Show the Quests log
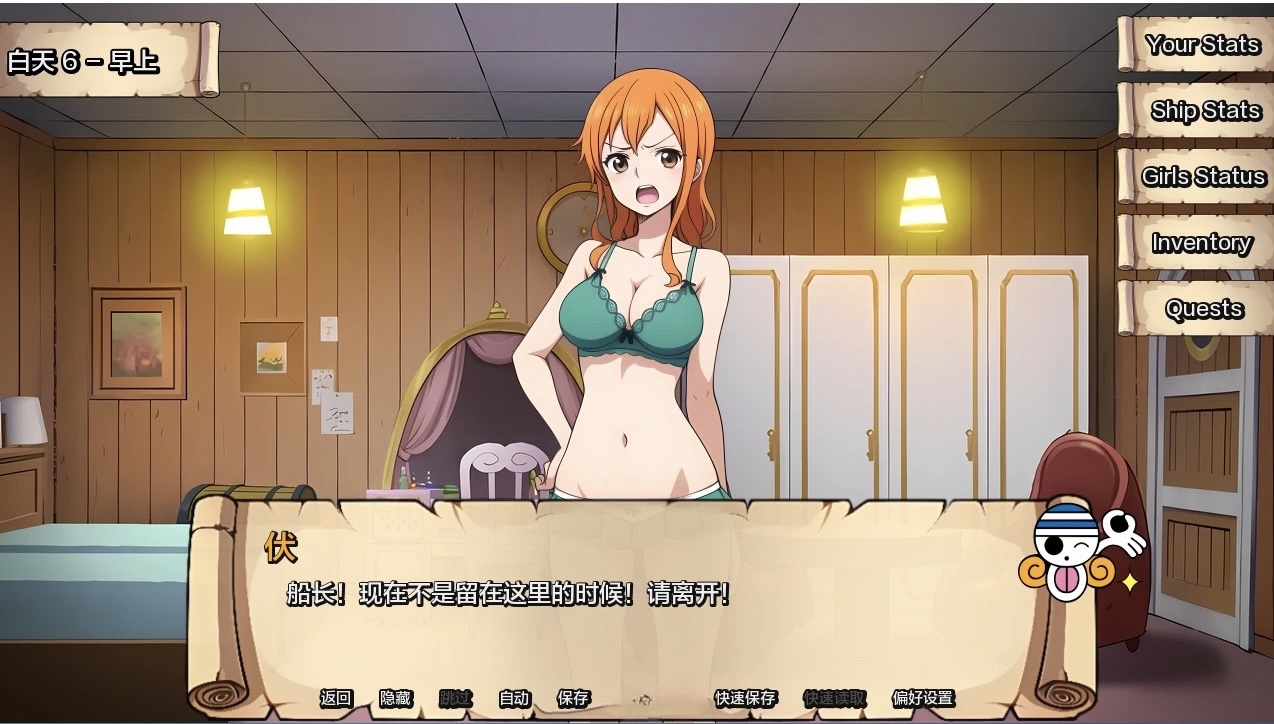 (1204, 309)
